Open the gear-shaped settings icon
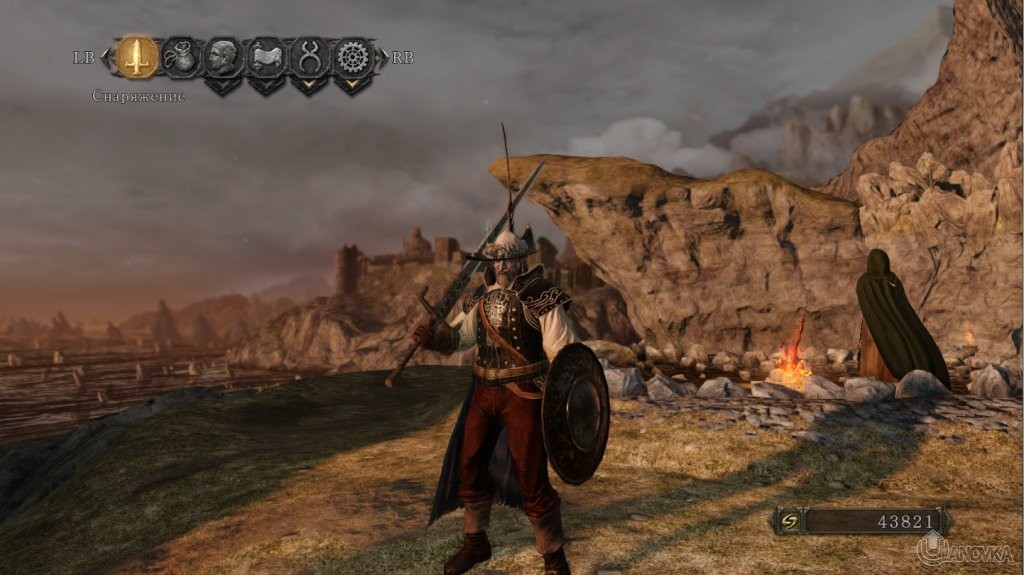This screenshot has width=1024, height=575. [x=352, y=57]
